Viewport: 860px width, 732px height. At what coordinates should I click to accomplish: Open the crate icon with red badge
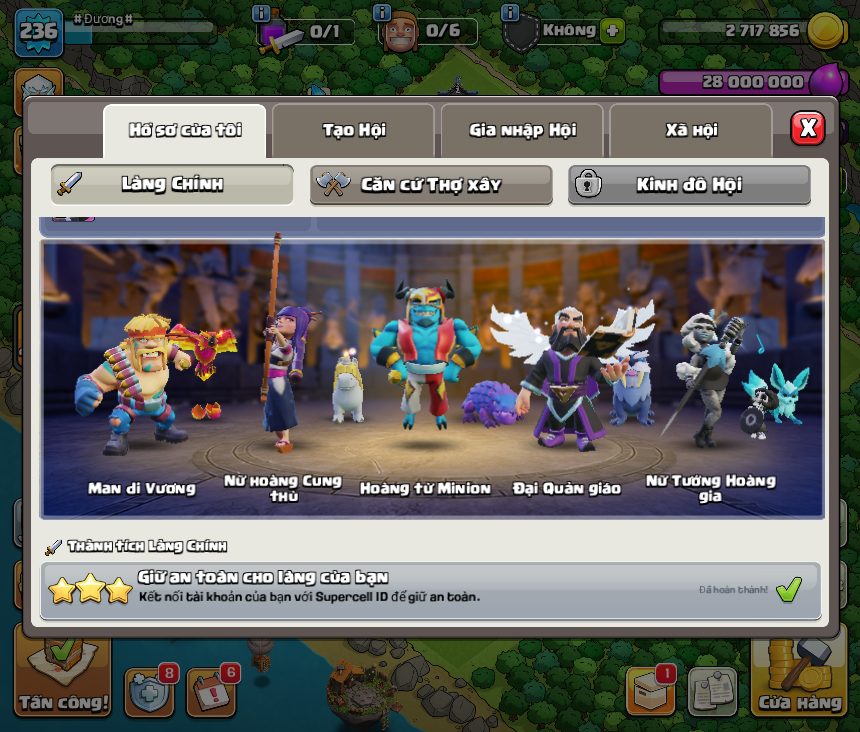[x=649, y=691]
